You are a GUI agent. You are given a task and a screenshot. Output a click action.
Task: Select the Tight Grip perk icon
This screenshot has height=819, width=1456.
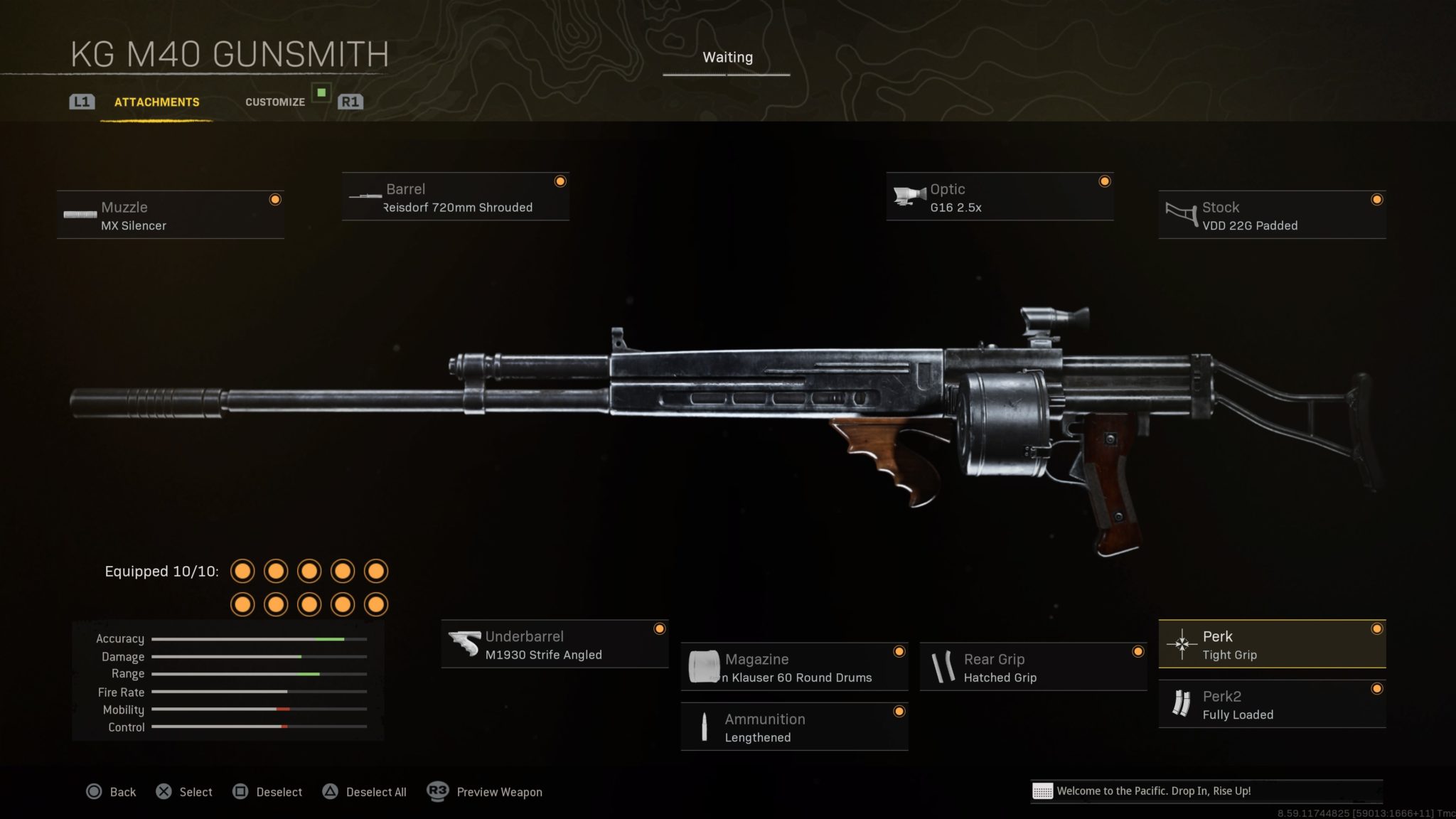pyautogui.click(x=1182, y=643)
